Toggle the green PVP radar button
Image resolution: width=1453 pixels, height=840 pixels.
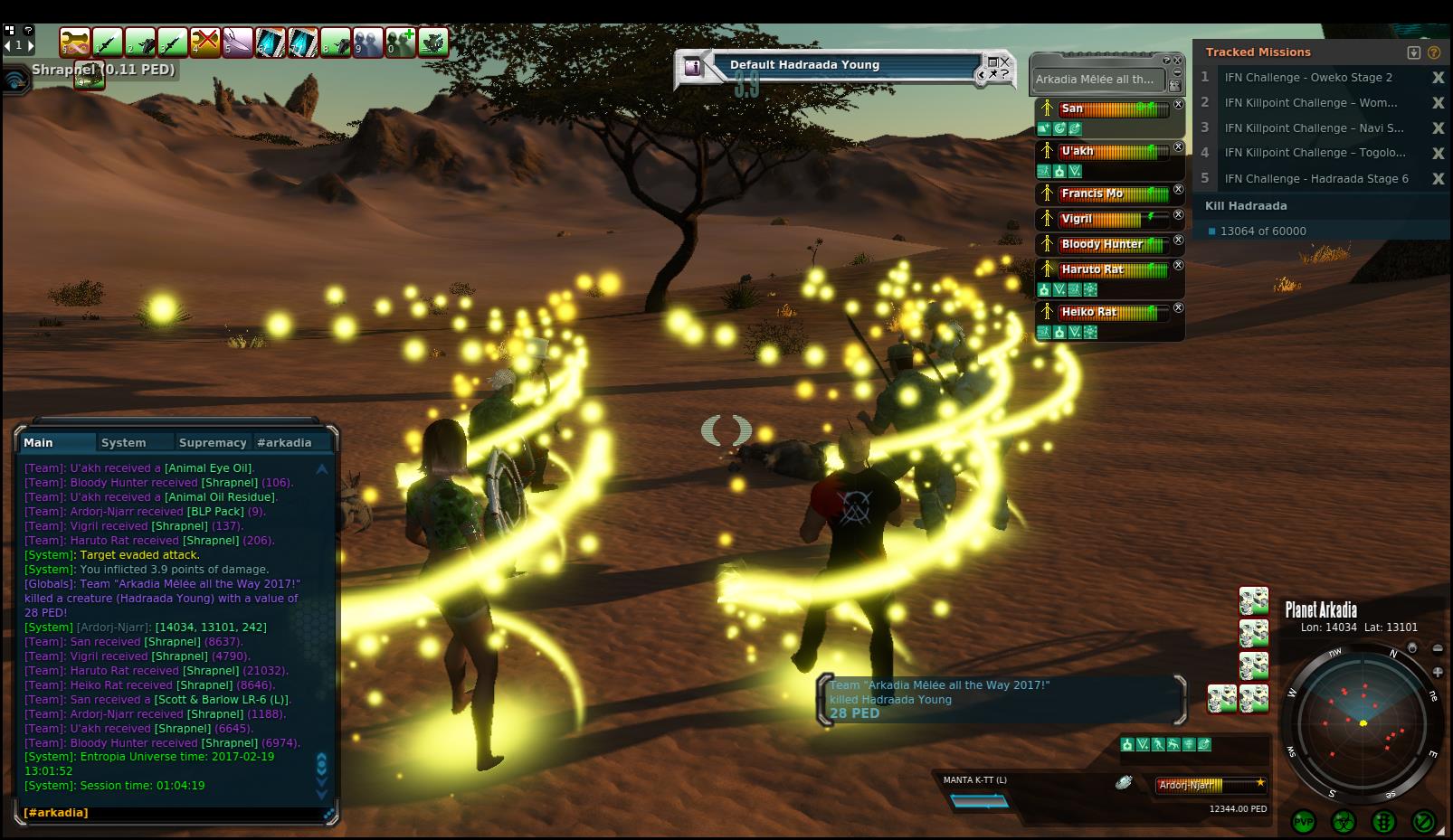(1304, 822)
